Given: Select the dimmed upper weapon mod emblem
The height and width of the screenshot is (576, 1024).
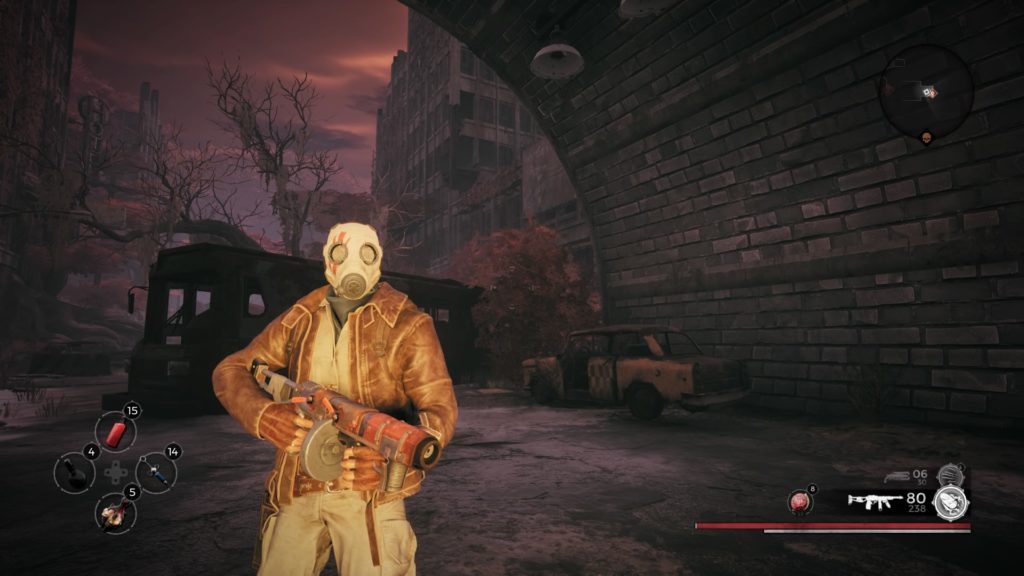Looking at the screenshot, I should pyautogui.click(x=949, y=475).
